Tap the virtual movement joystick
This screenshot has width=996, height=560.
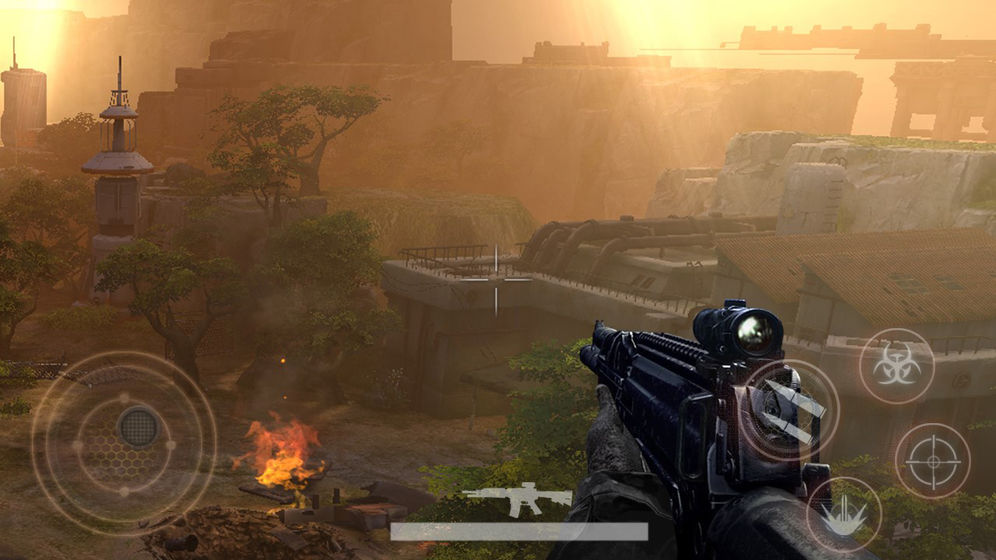[138, 428]
